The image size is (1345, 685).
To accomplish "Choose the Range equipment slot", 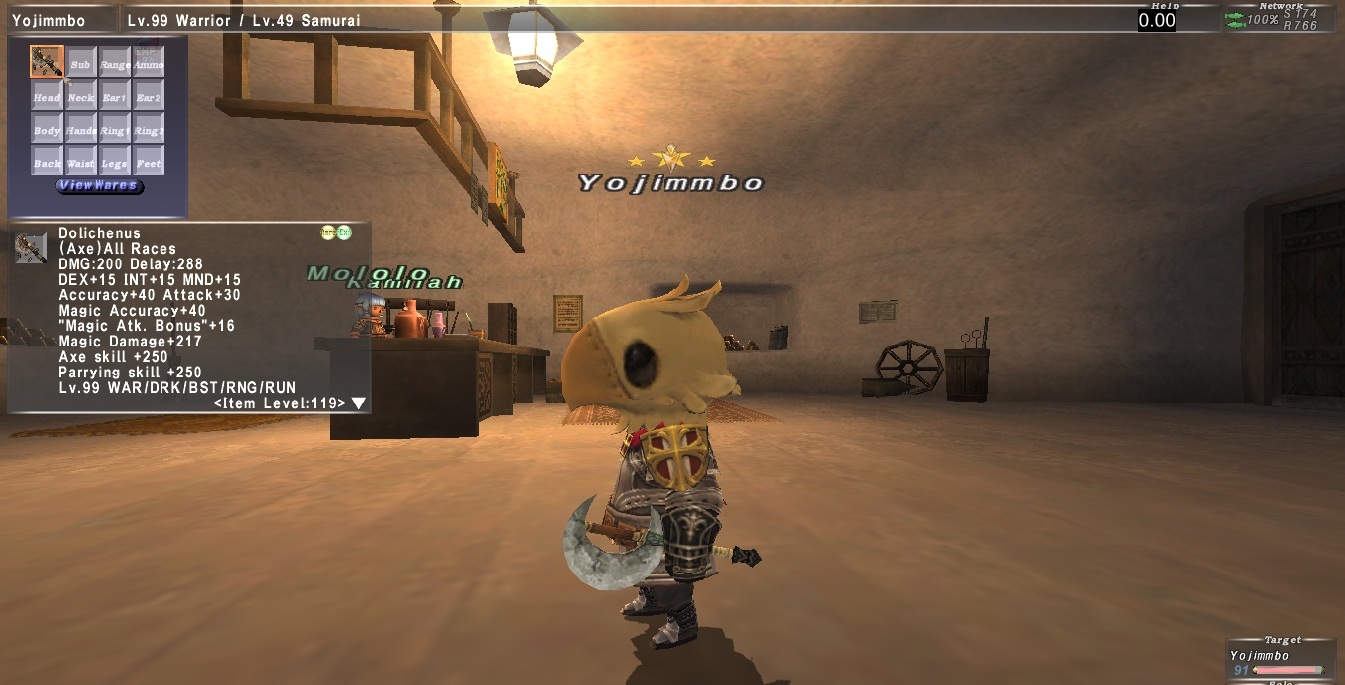I will pyautogui.click(x=115, y=62).
